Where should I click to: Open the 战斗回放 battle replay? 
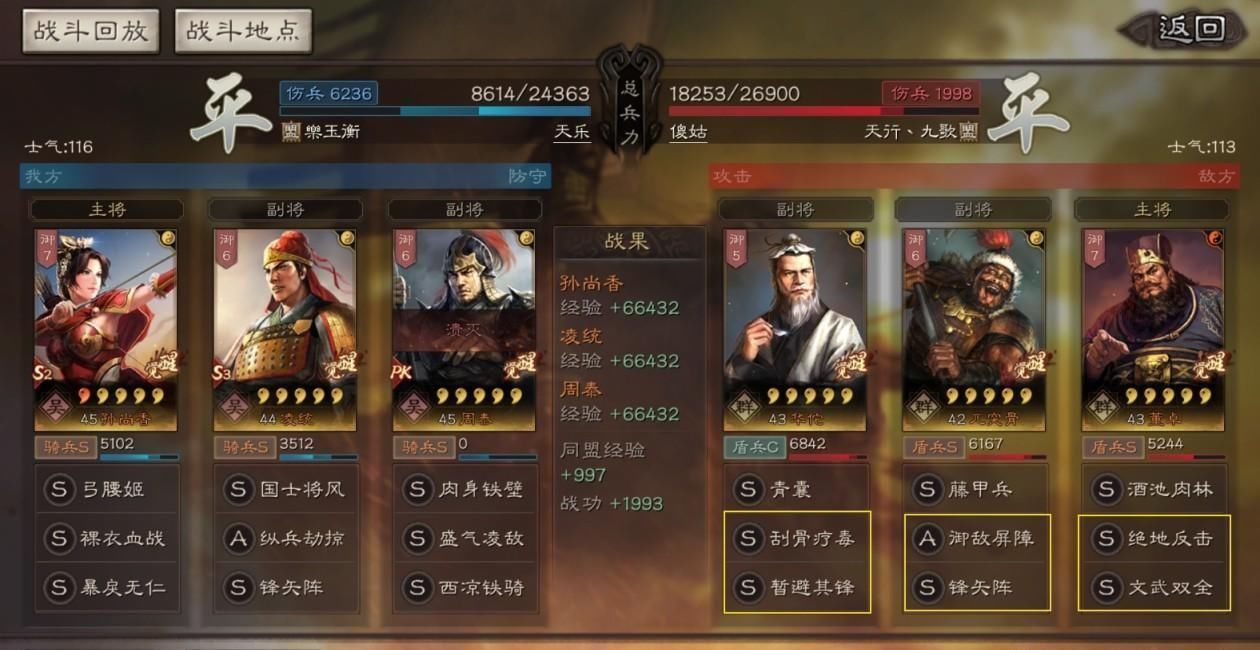coord(91,31)
